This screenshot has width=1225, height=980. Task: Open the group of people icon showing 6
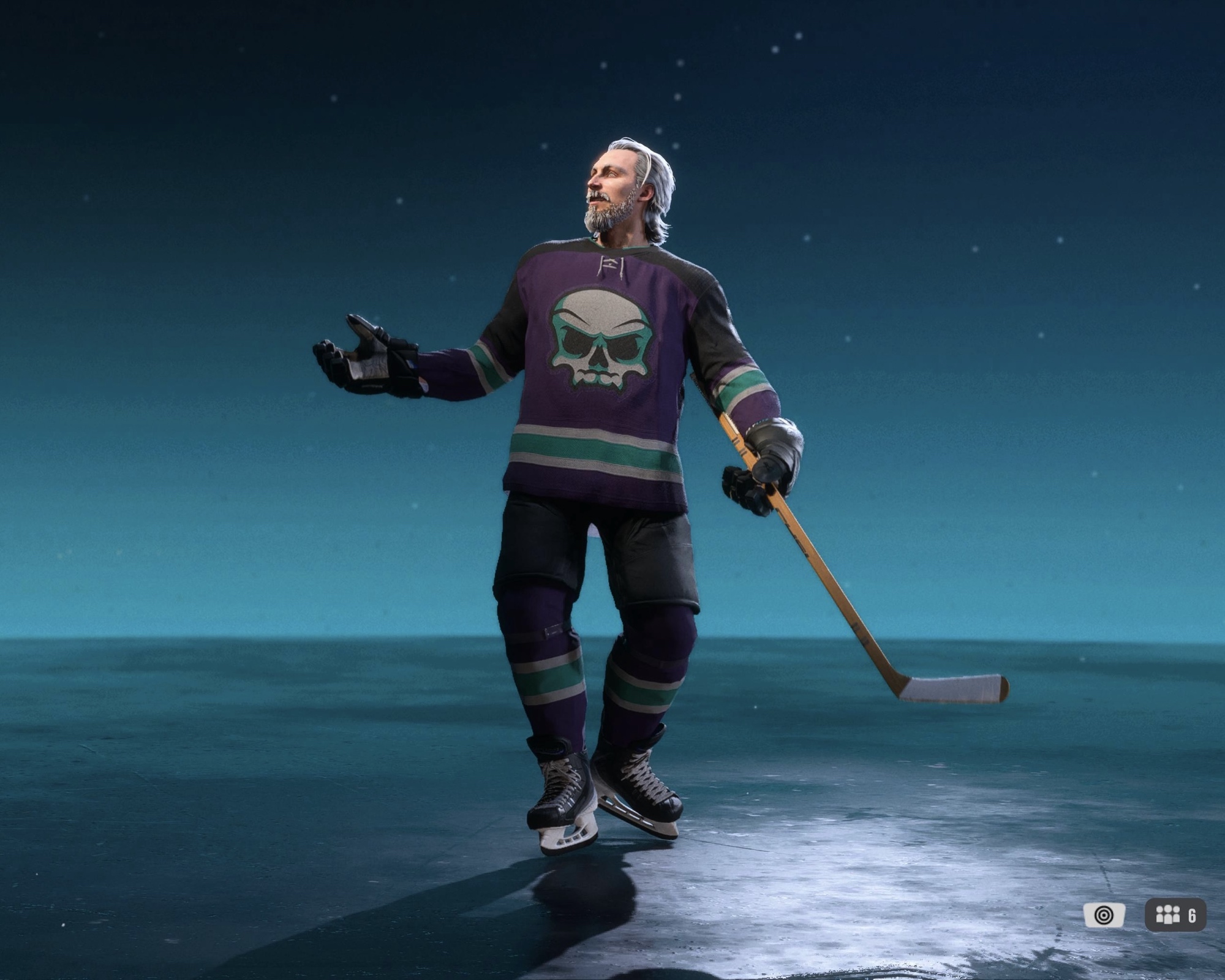pyautogui.click(x=1175, y=915)
